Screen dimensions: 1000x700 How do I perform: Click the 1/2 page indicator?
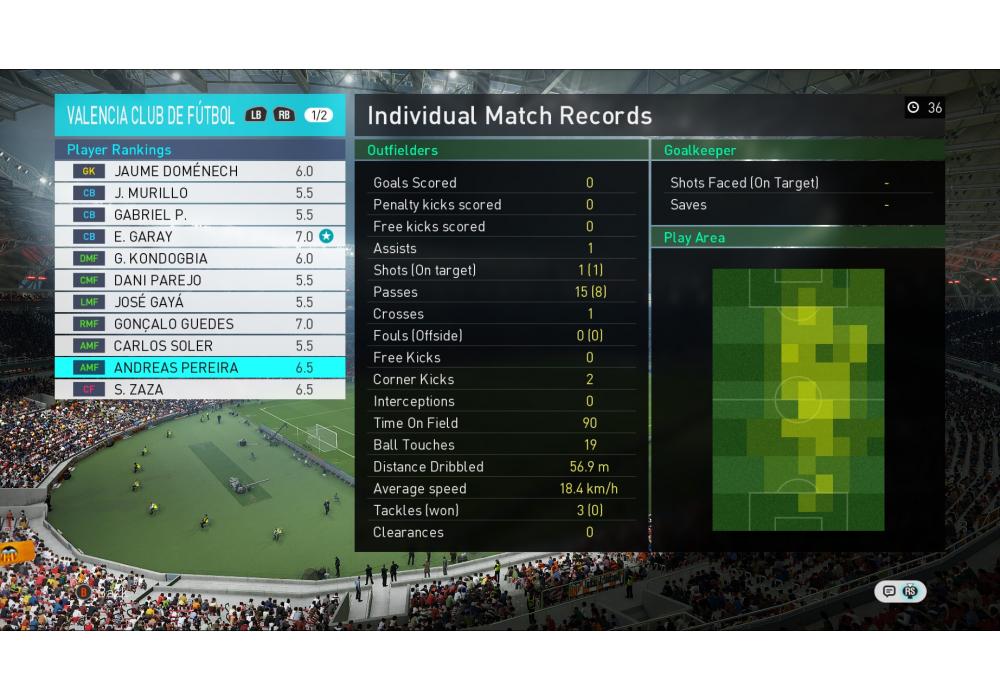click(x=319, y=115)
